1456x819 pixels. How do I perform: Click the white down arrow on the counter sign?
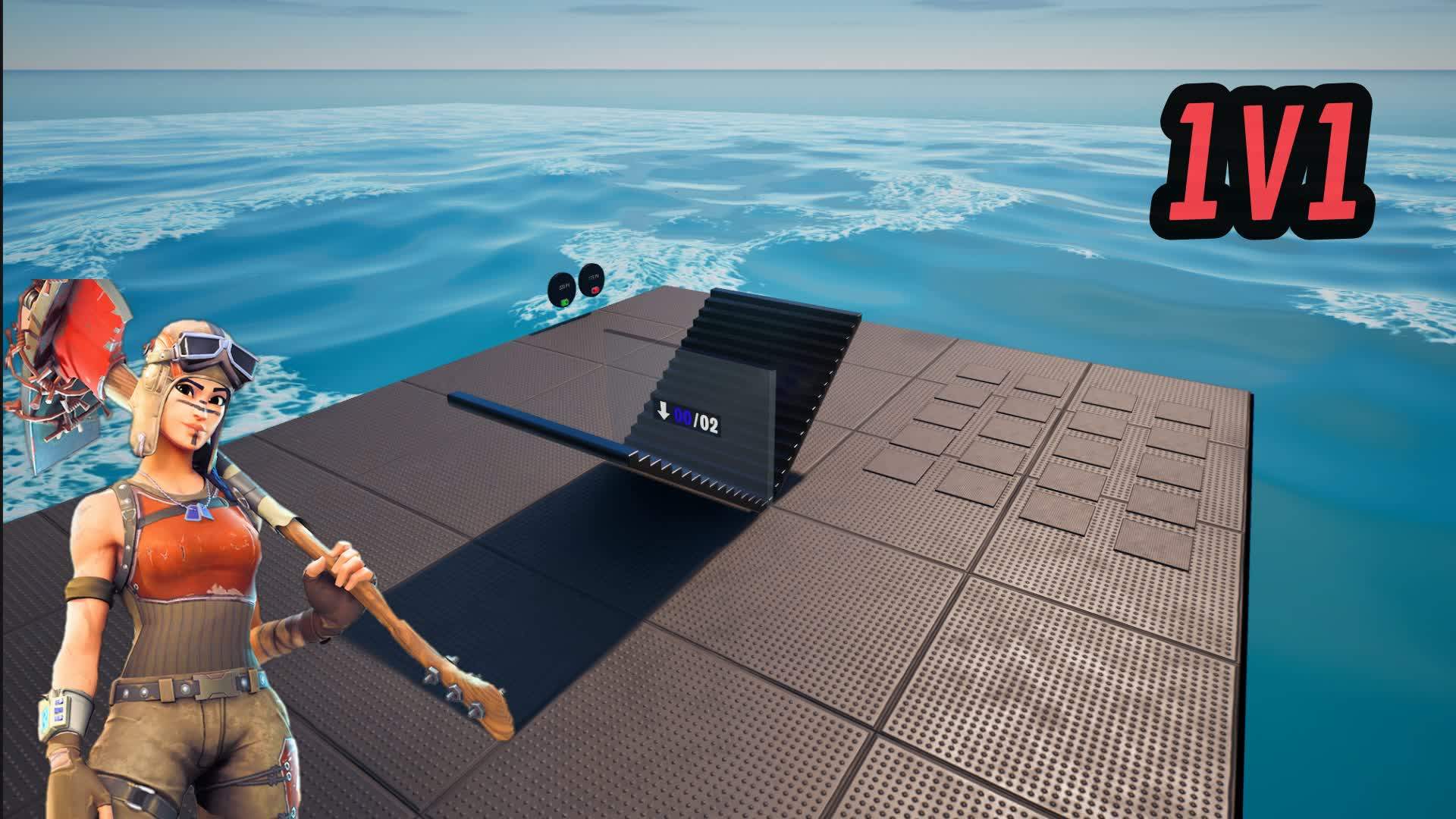pyautogui.click(x=664, y=413)
